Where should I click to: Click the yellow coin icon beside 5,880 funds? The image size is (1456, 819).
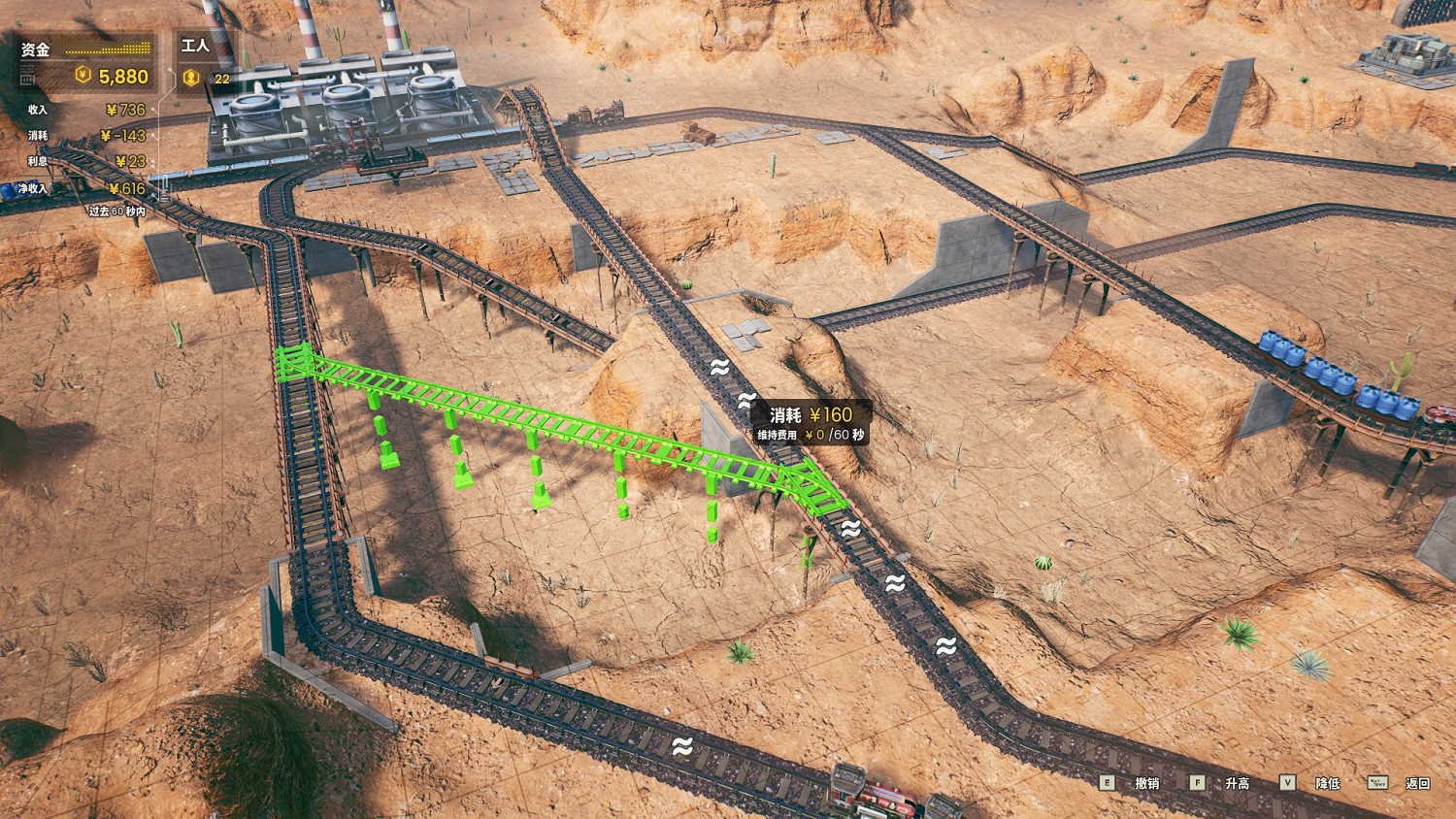pyautogui.click(x=83, y=76)
